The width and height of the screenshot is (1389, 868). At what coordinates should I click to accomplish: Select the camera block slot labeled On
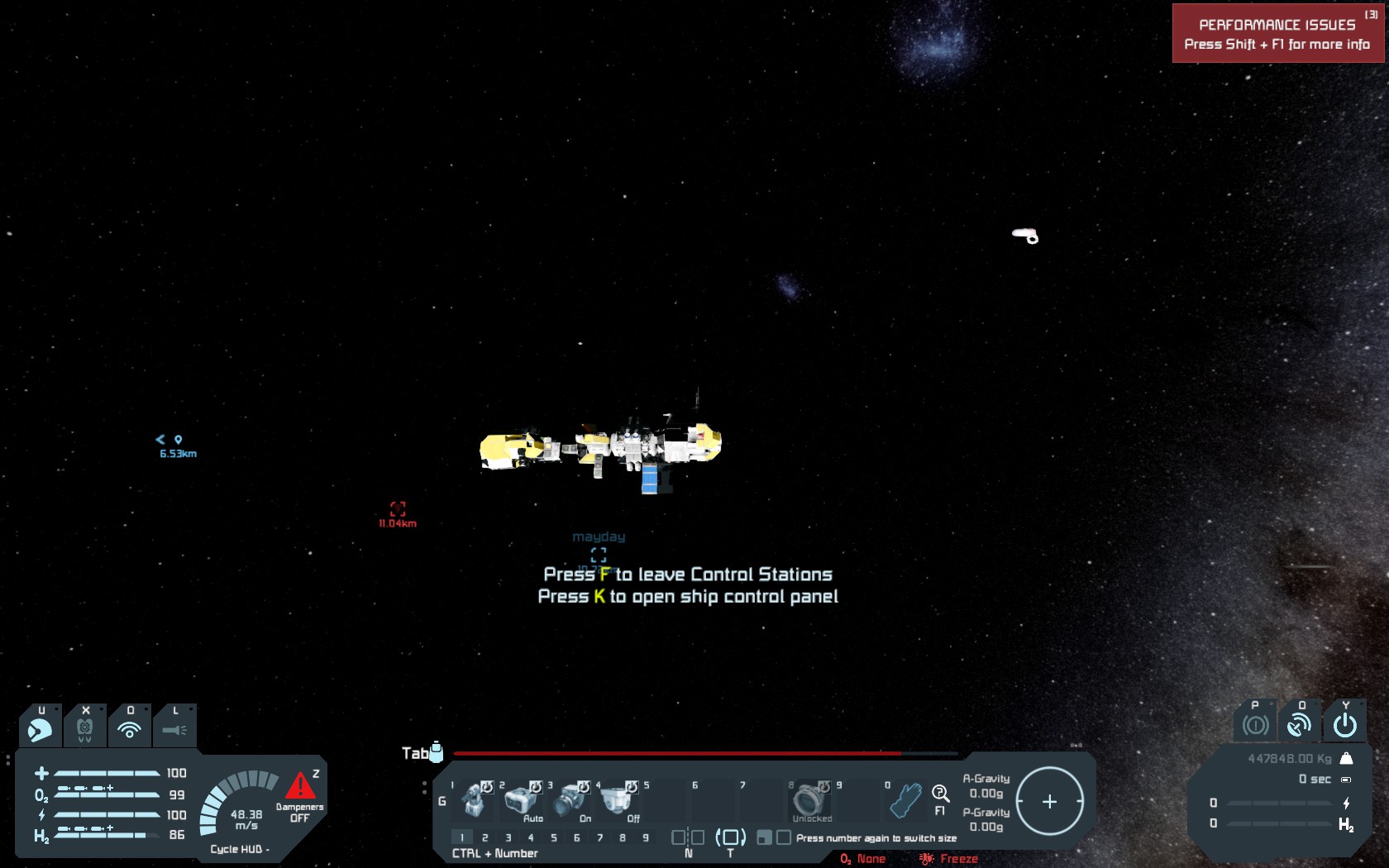[570, 799]
